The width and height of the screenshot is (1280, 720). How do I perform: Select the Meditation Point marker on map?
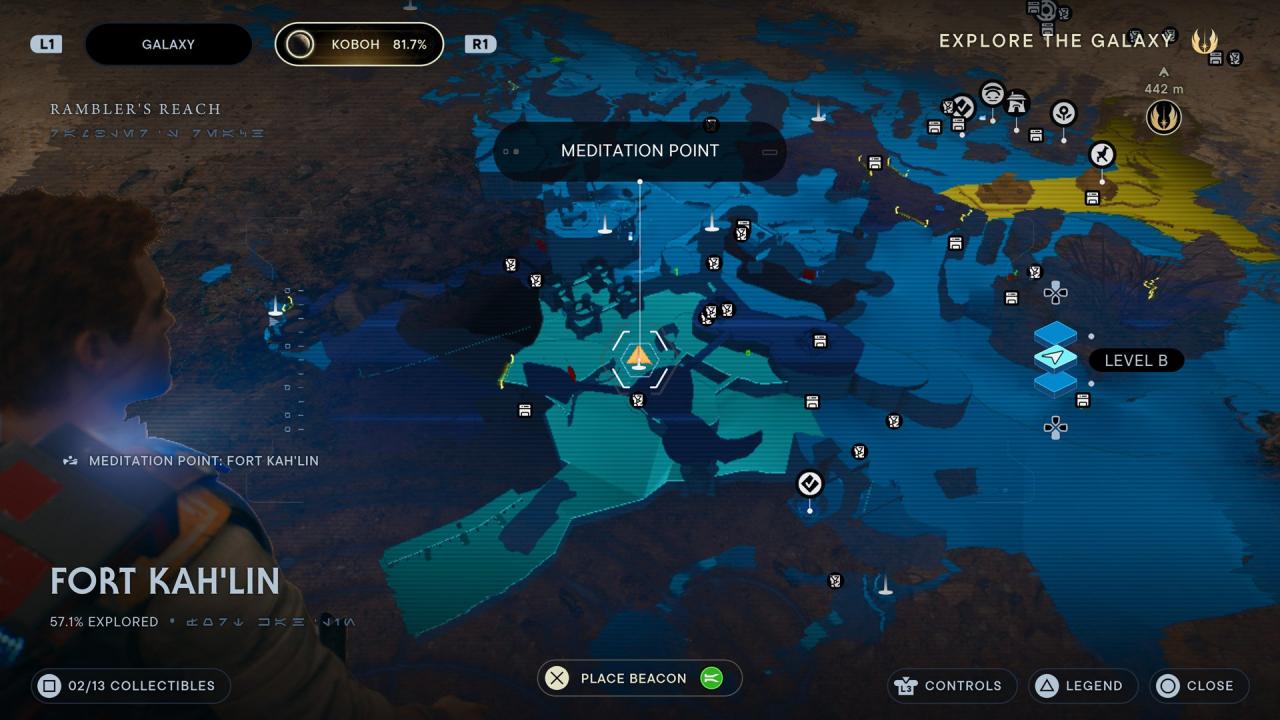[639, 357]
